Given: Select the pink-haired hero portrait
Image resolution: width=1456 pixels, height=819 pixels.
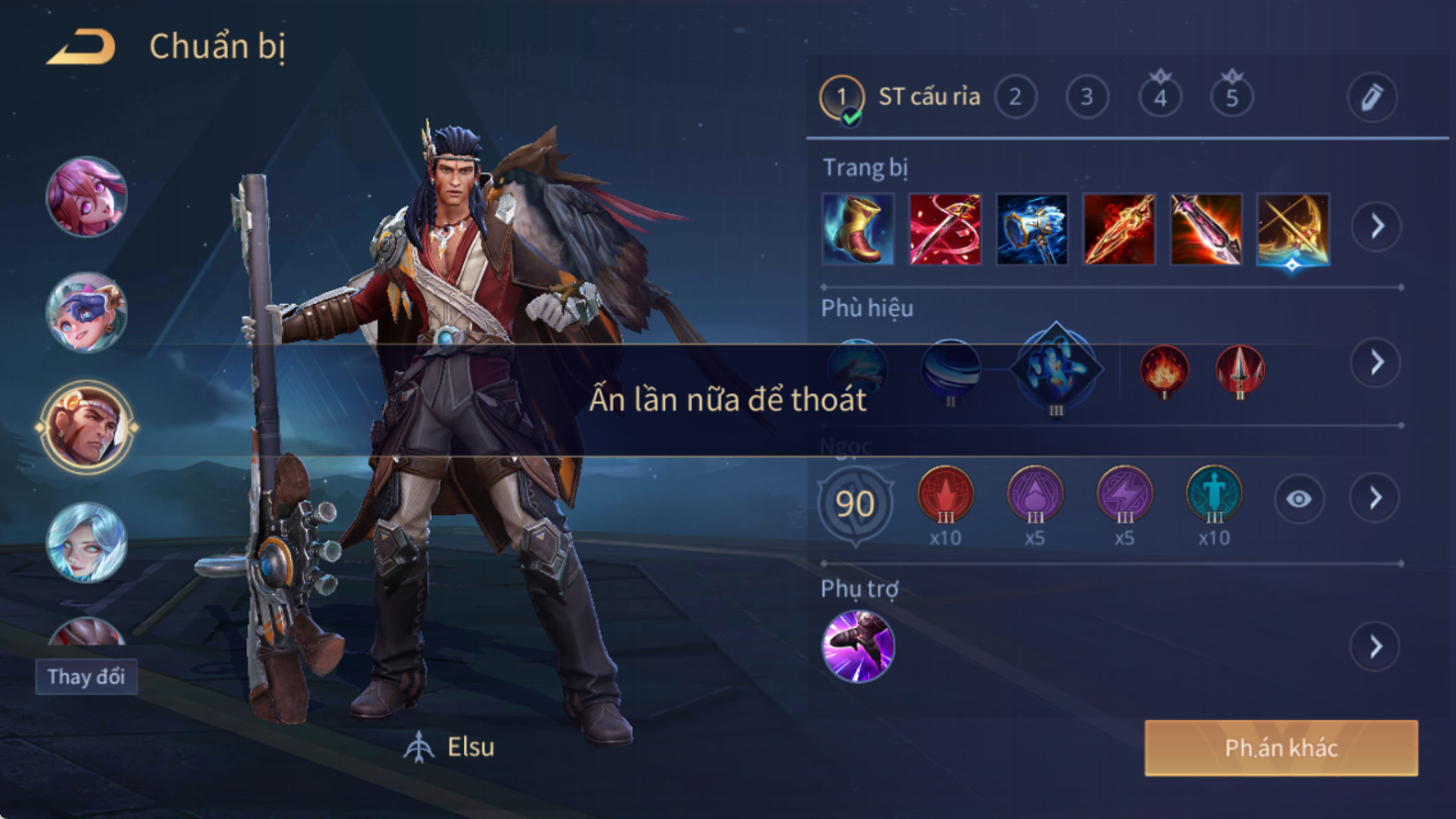Looking at the screenshot, I should pos(86,197).
